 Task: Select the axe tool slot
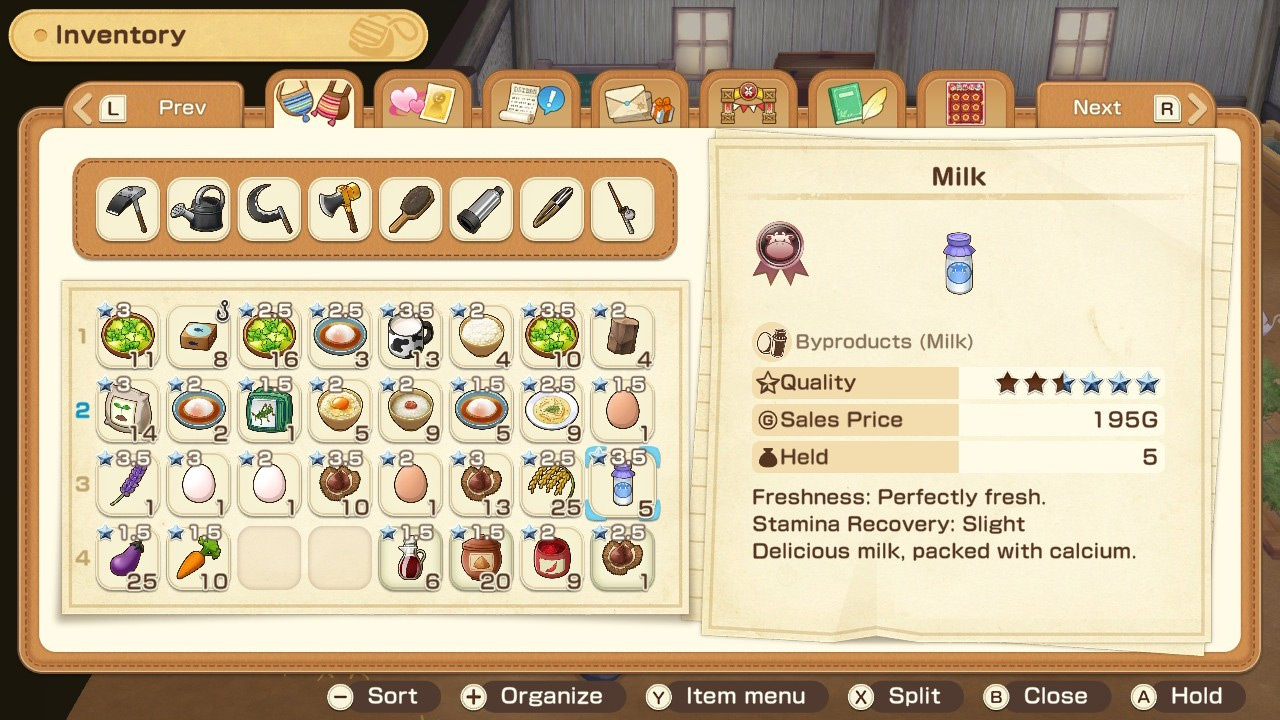pyautogui.click(x=339, y=209)
